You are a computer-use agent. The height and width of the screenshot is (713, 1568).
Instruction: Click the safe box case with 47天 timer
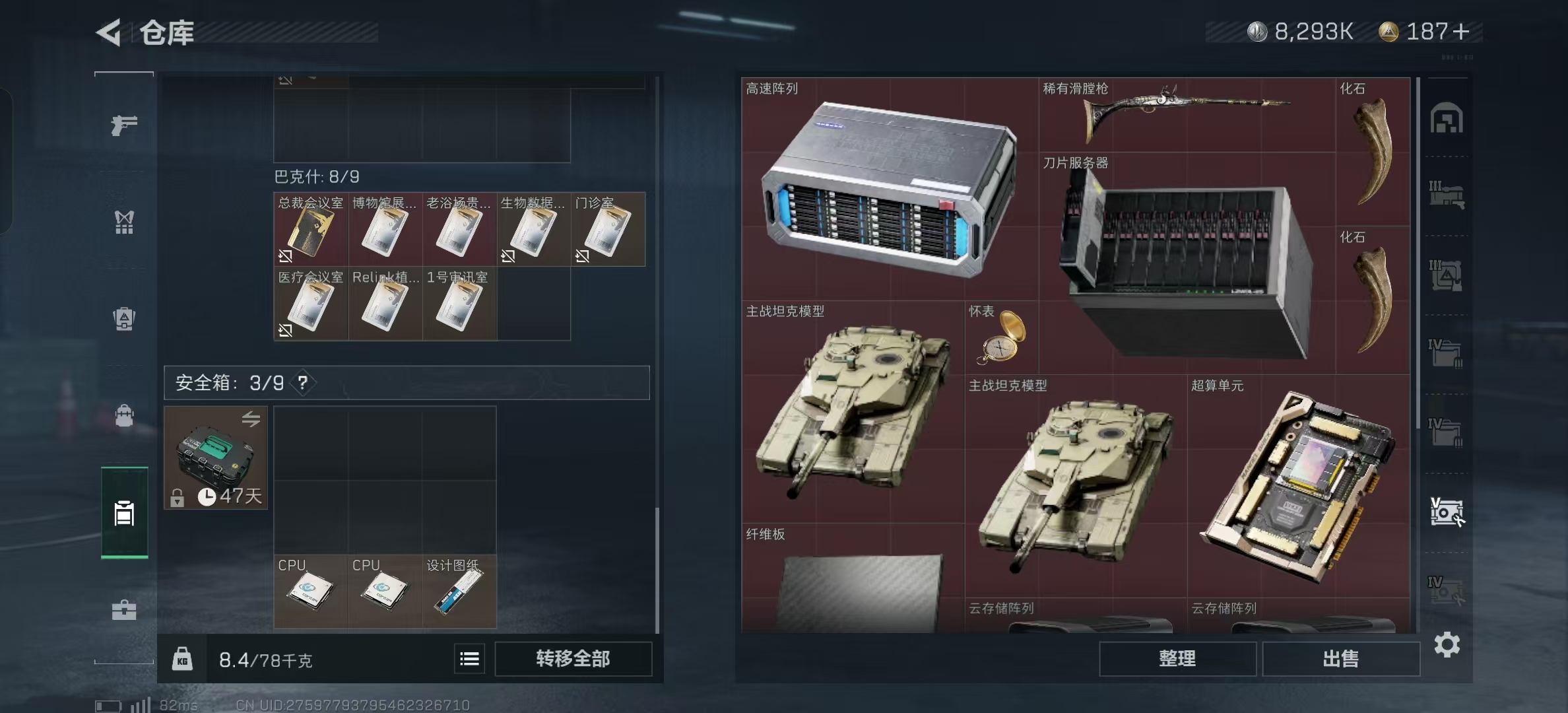[x=216, y=458]
